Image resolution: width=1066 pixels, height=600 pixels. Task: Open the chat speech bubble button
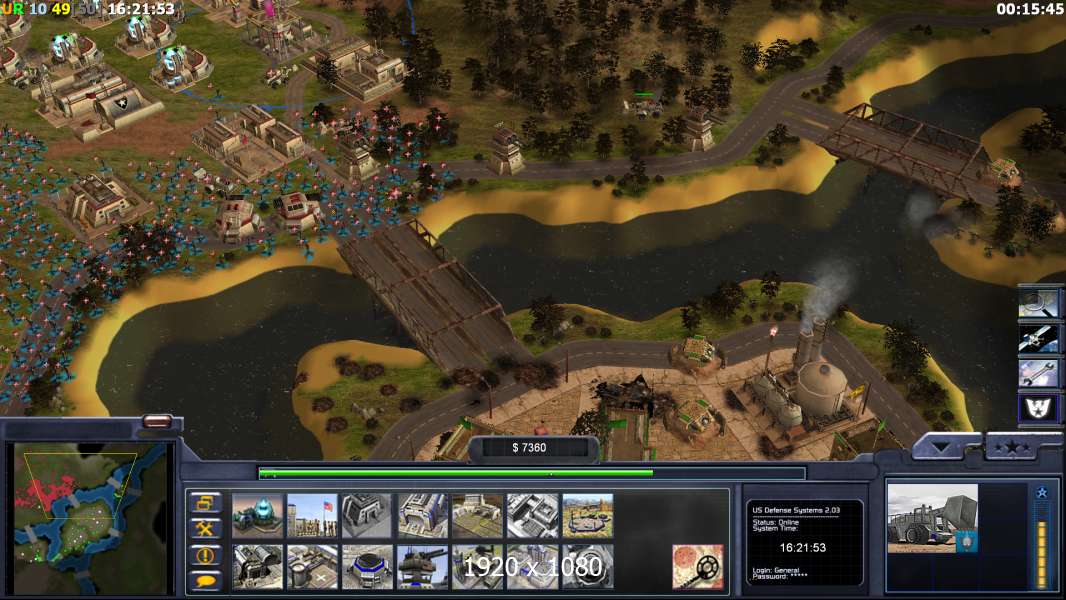click(x=206, y=580)
